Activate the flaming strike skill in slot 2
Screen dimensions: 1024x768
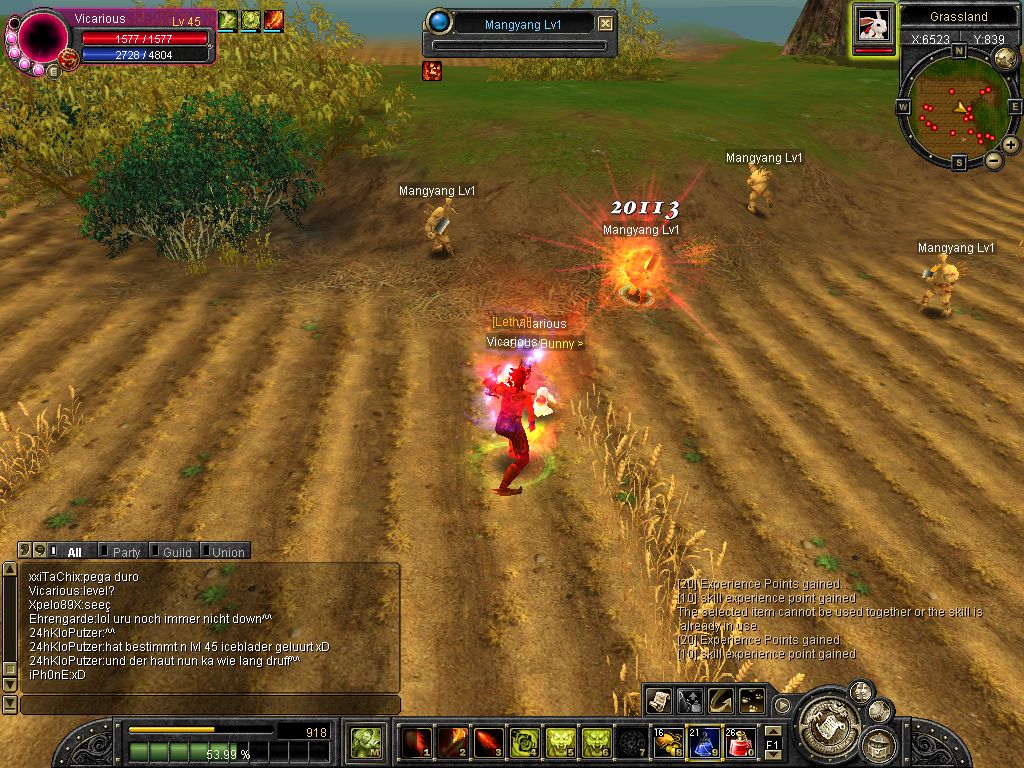click(x=452, y=742)
